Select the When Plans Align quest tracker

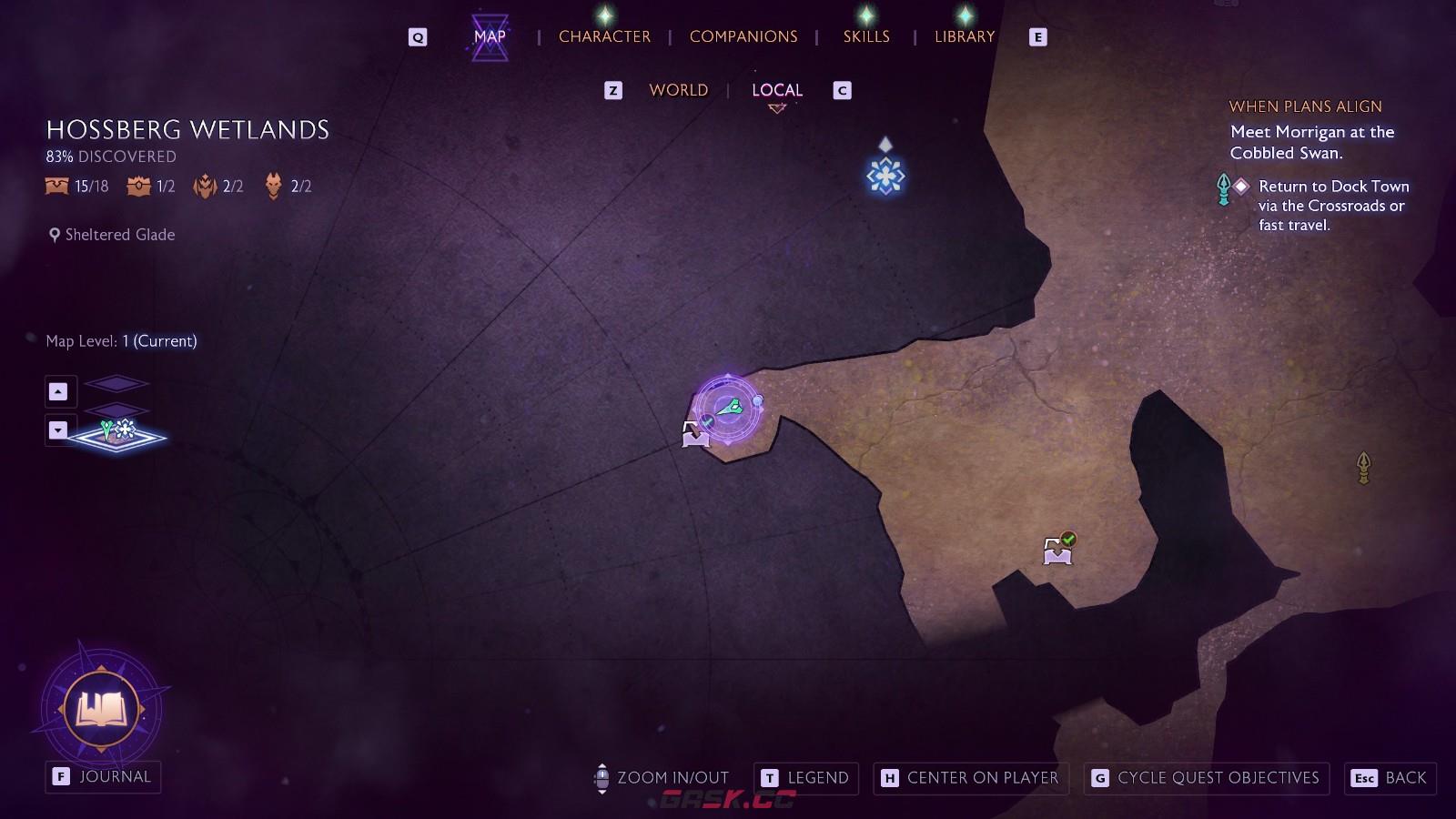point(1305,106)
